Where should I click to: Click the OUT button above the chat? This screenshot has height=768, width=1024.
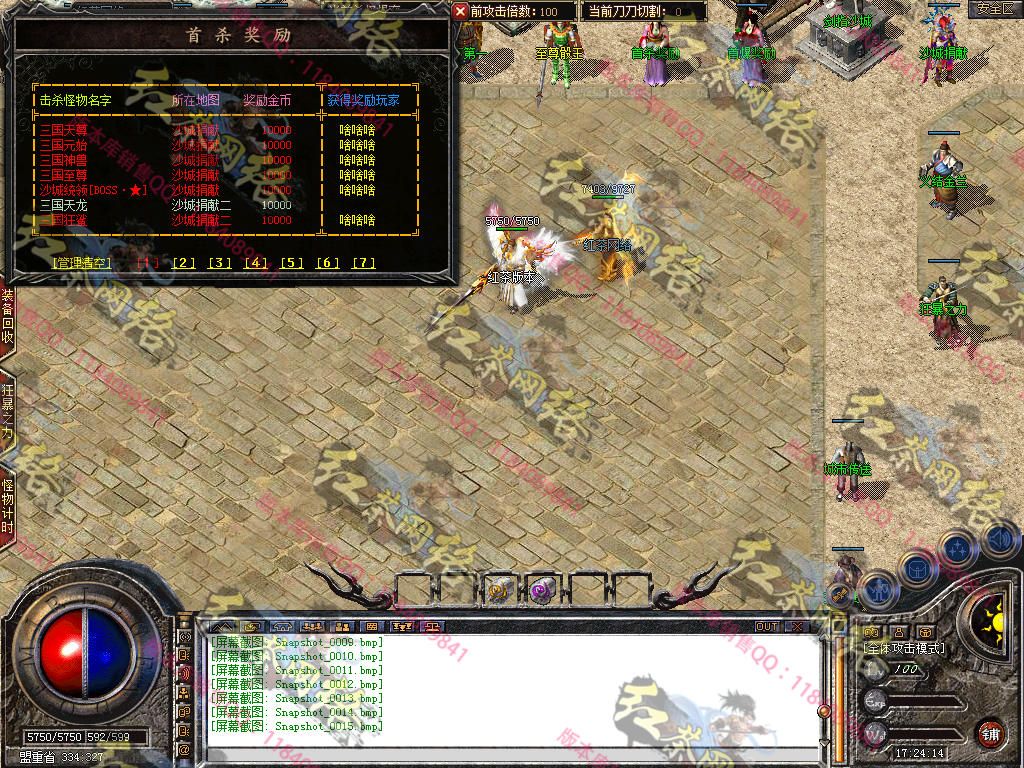click(x=767, y=626)
